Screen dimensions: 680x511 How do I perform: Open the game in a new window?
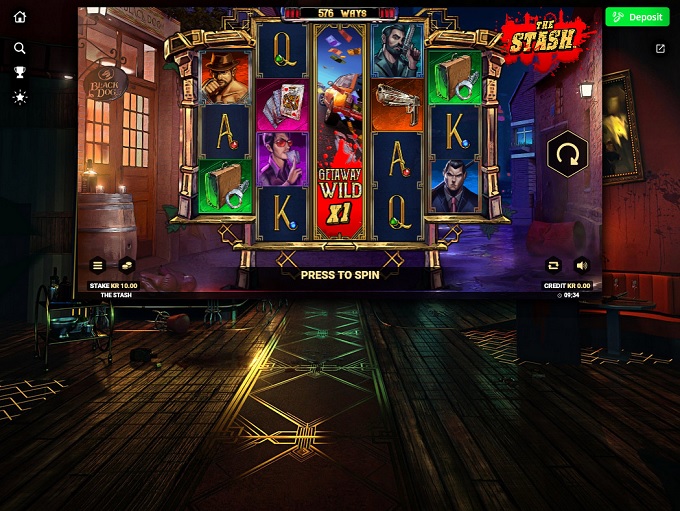pos(660,48)
